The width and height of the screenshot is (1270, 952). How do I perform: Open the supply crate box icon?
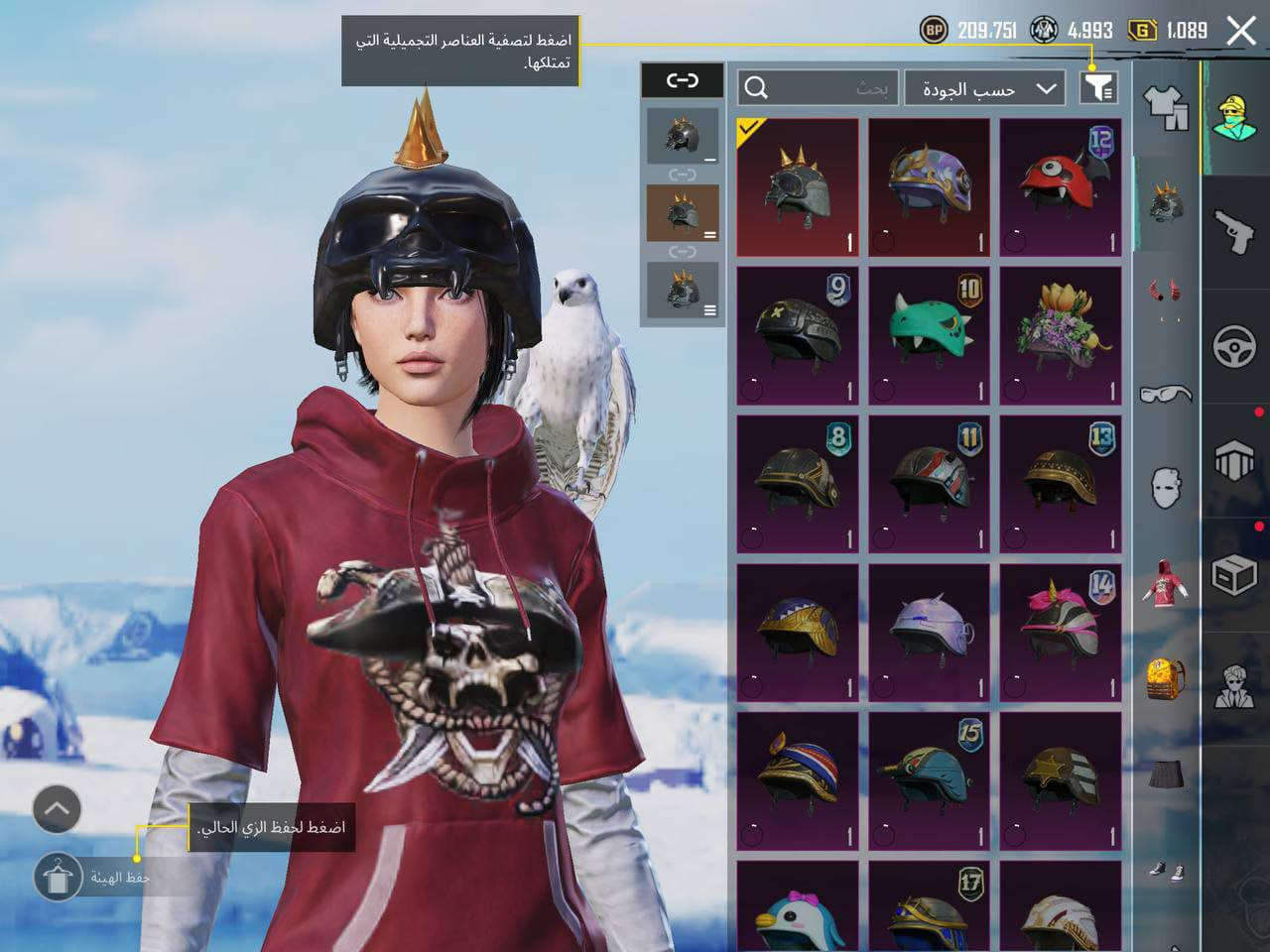tap(1235, 573)
